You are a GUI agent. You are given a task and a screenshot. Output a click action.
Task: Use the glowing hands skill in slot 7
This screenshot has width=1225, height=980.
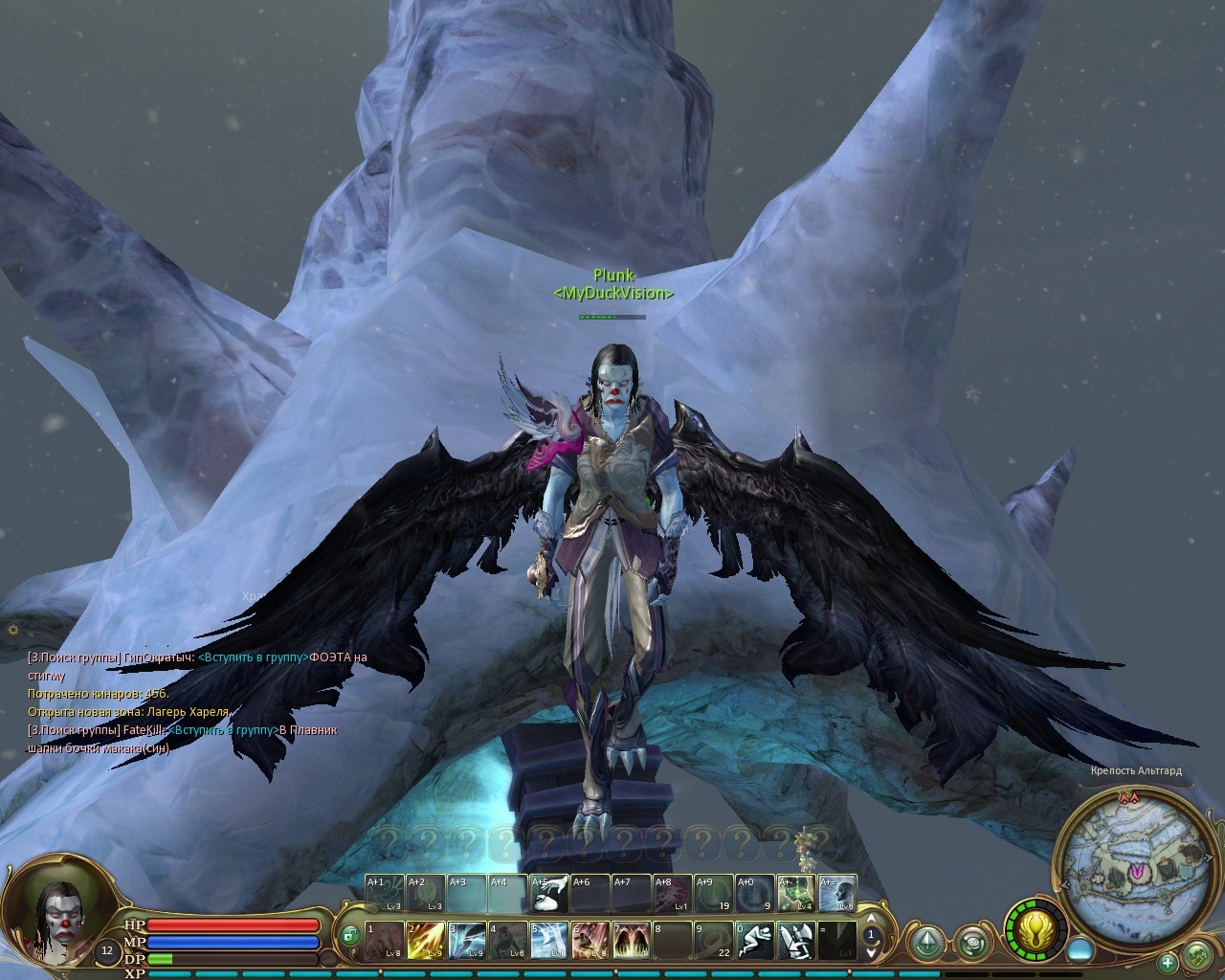pyautogui.click(x=632, y=940)
